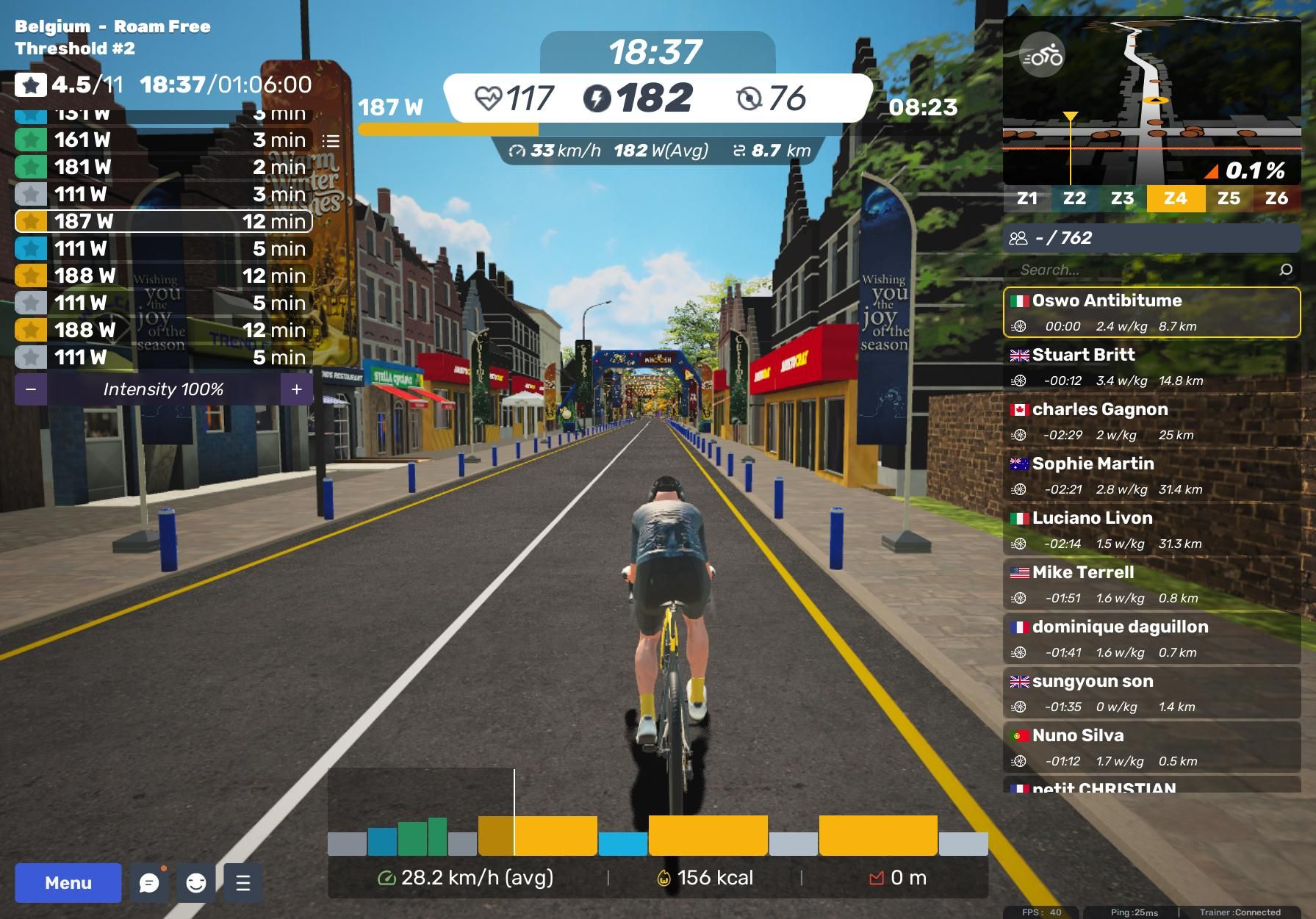Select the highlighted 187 W 12 min block
This screenshot has height=919, width=1316.
coord(163,221)
